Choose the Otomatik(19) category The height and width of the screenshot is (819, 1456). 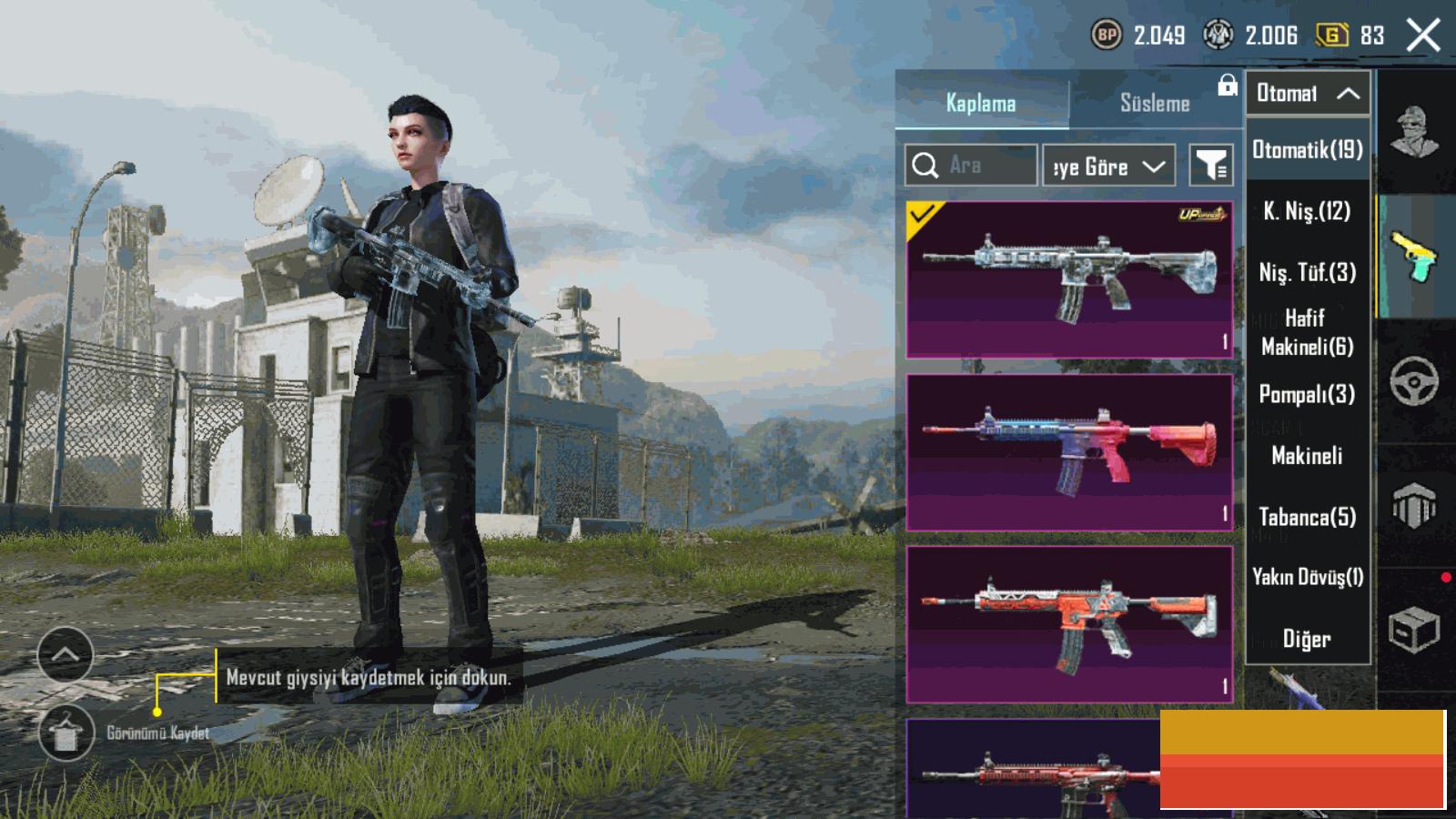pyautogui.click(x=1308, y=150)
